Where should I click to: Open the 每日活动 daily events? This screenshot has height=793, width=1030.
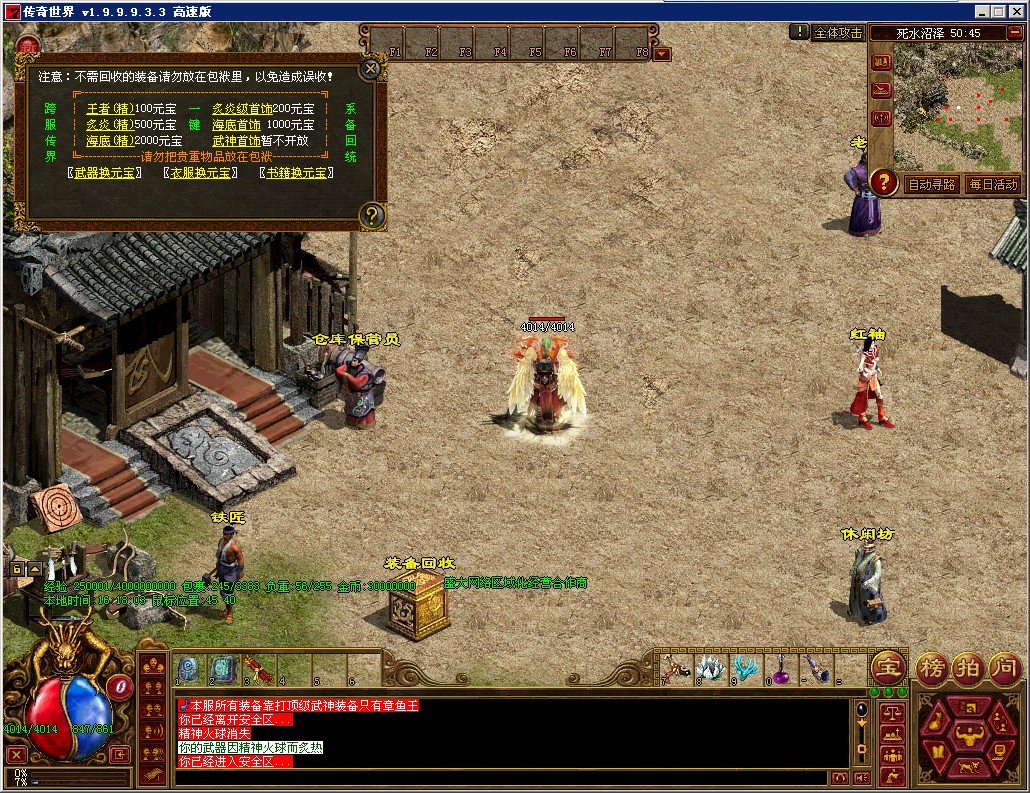pos(993,184)
